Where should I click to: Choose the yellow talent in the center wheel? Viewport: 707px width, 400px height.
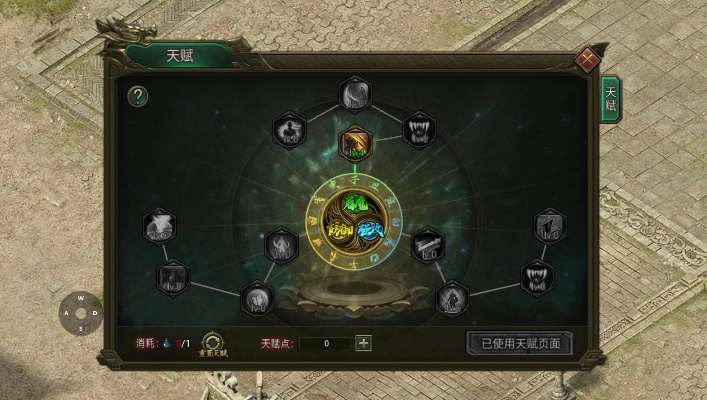tap(339, 232)
